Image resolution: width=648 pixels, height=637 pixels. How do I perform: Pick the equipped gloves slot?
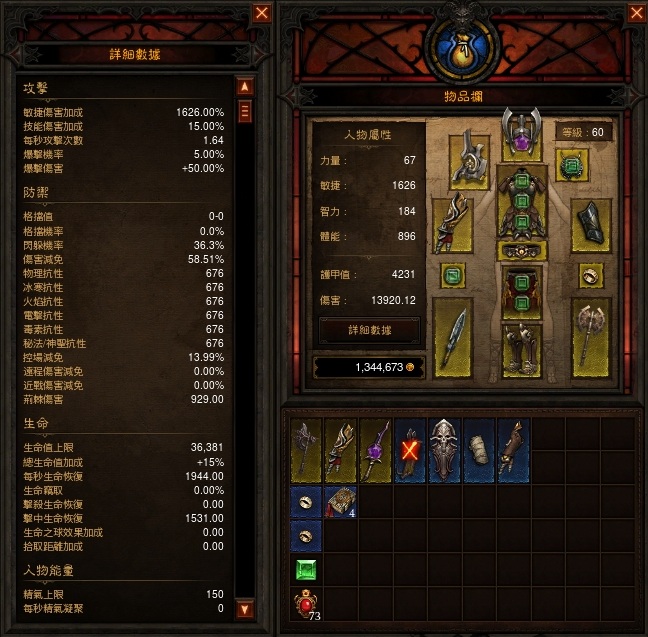click(x=451, y=226)
